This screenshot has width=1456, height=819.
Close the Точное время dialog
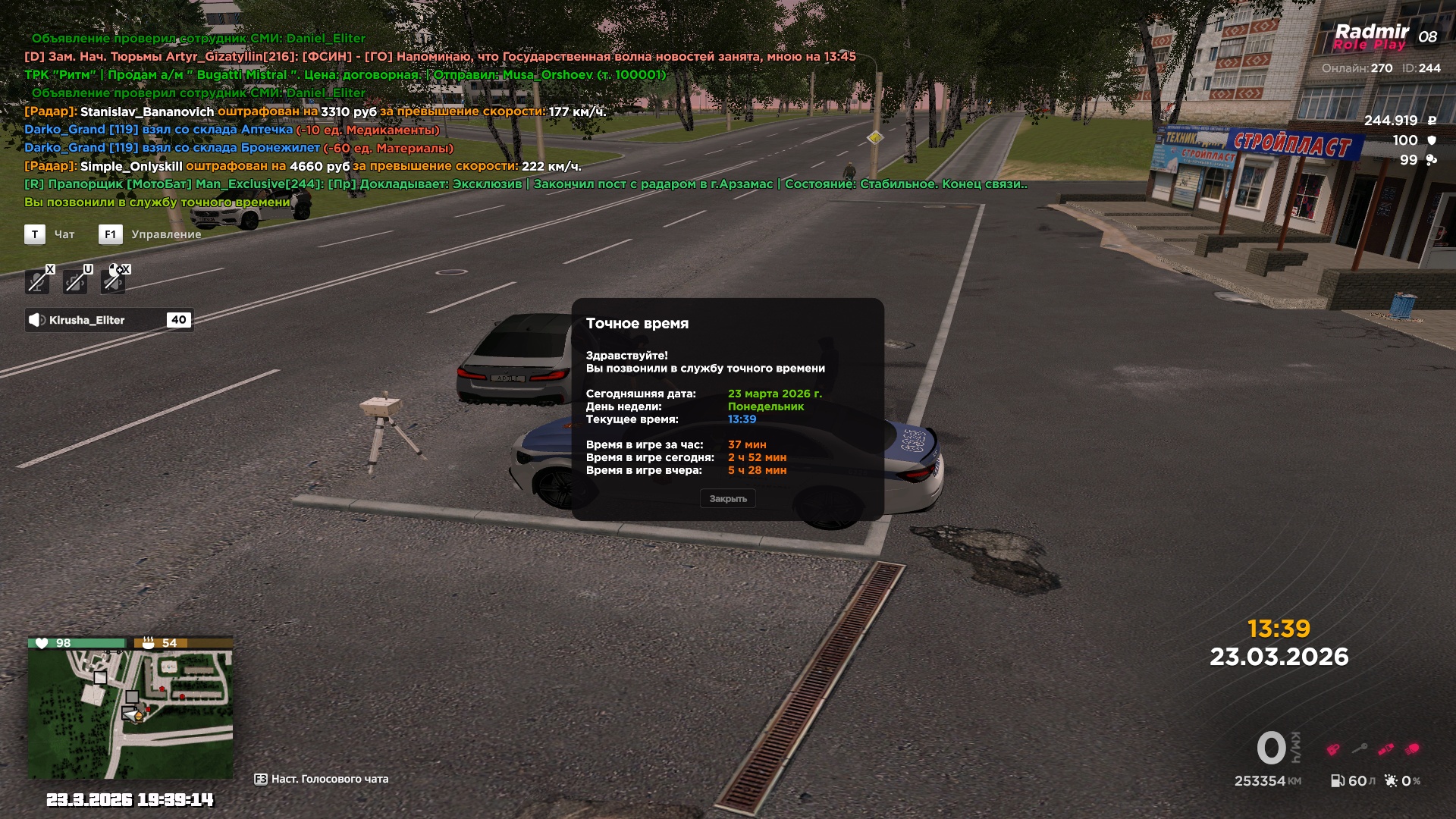click(728, 499)
